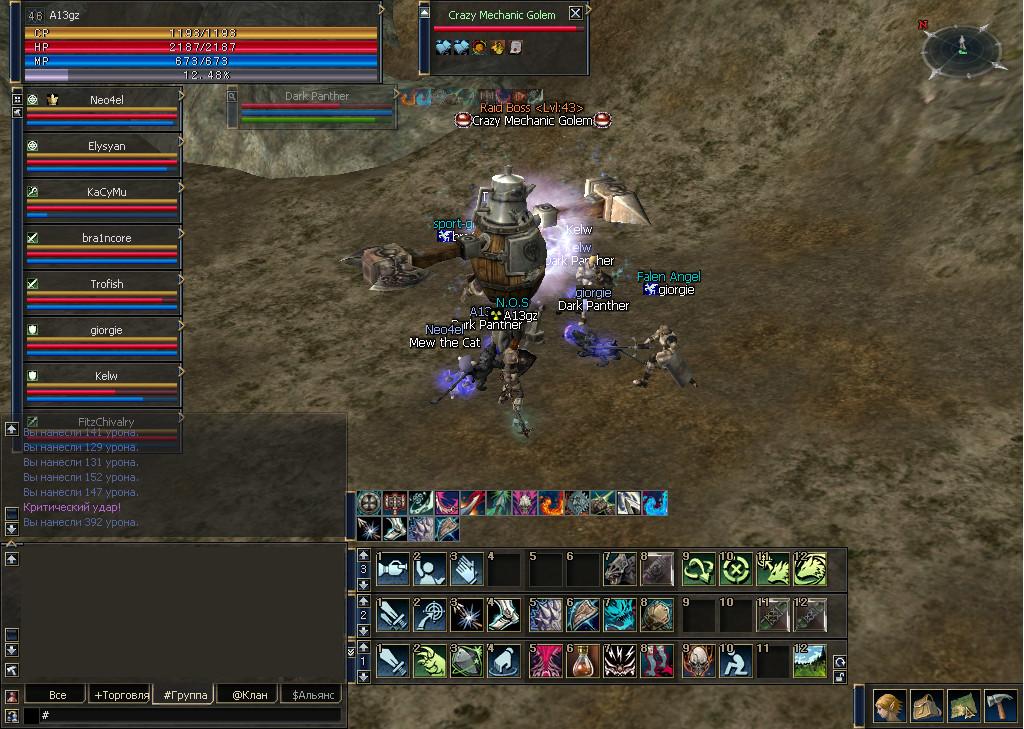Open the character status elf-head icon
The image size is (1024, 729).
coord(890,706)
